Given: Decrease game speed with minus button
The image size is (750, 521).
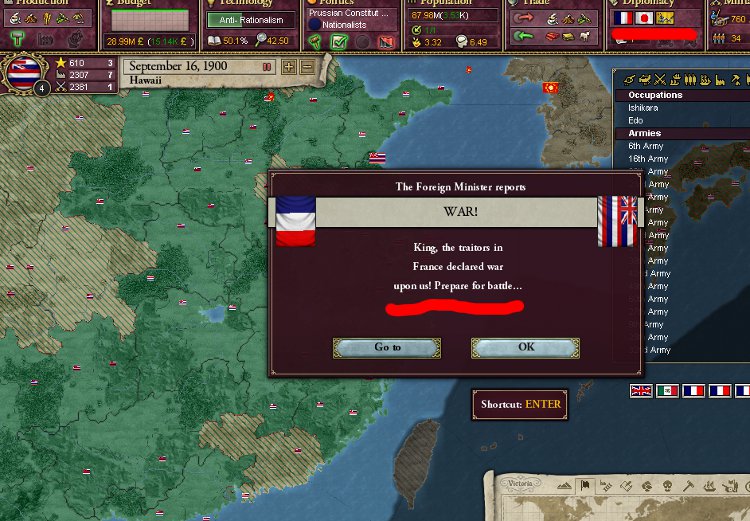Looking at the screenshot, I should coord(306,66).
